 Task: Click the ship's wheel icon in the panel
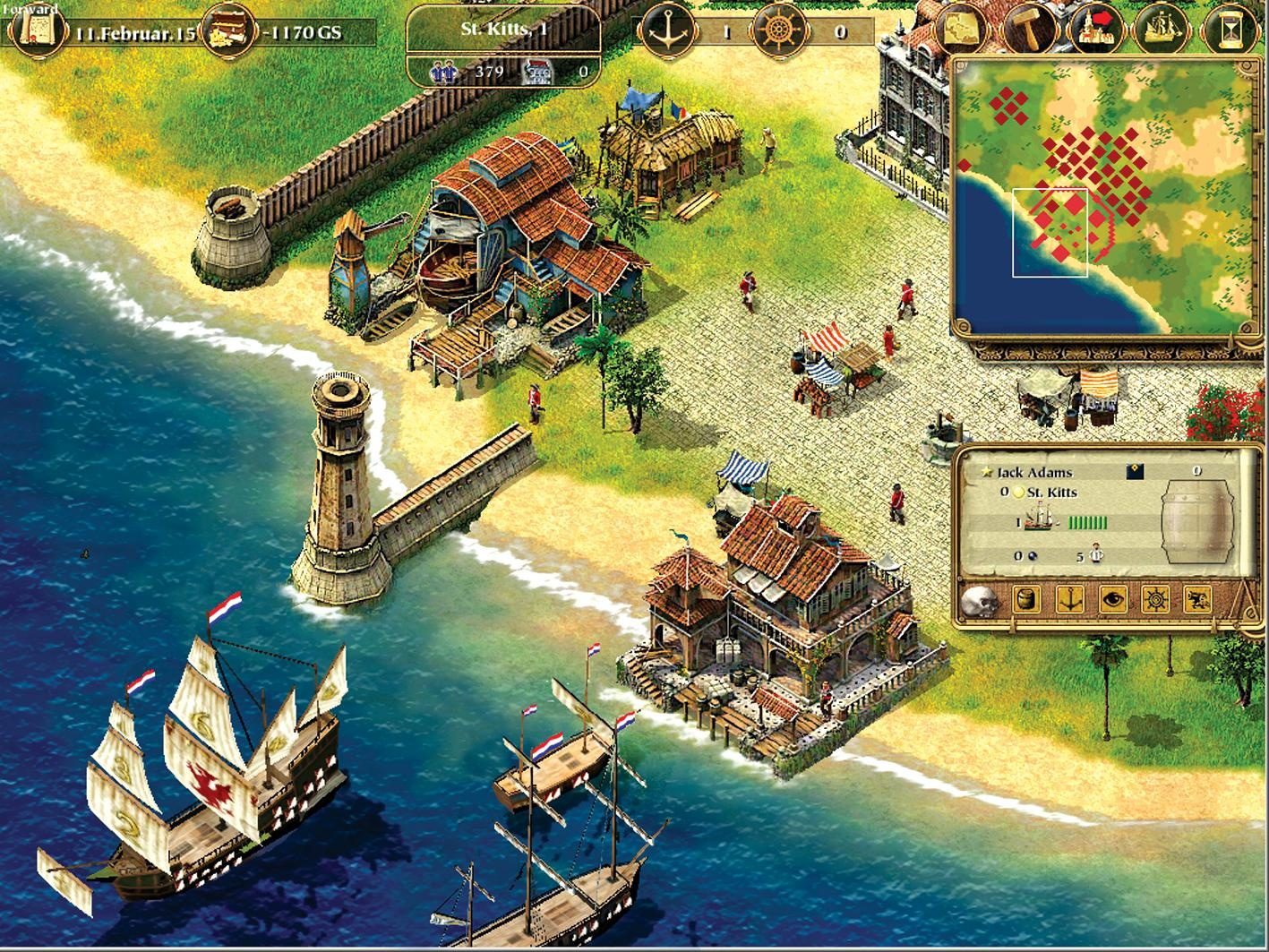point(1155,599)
